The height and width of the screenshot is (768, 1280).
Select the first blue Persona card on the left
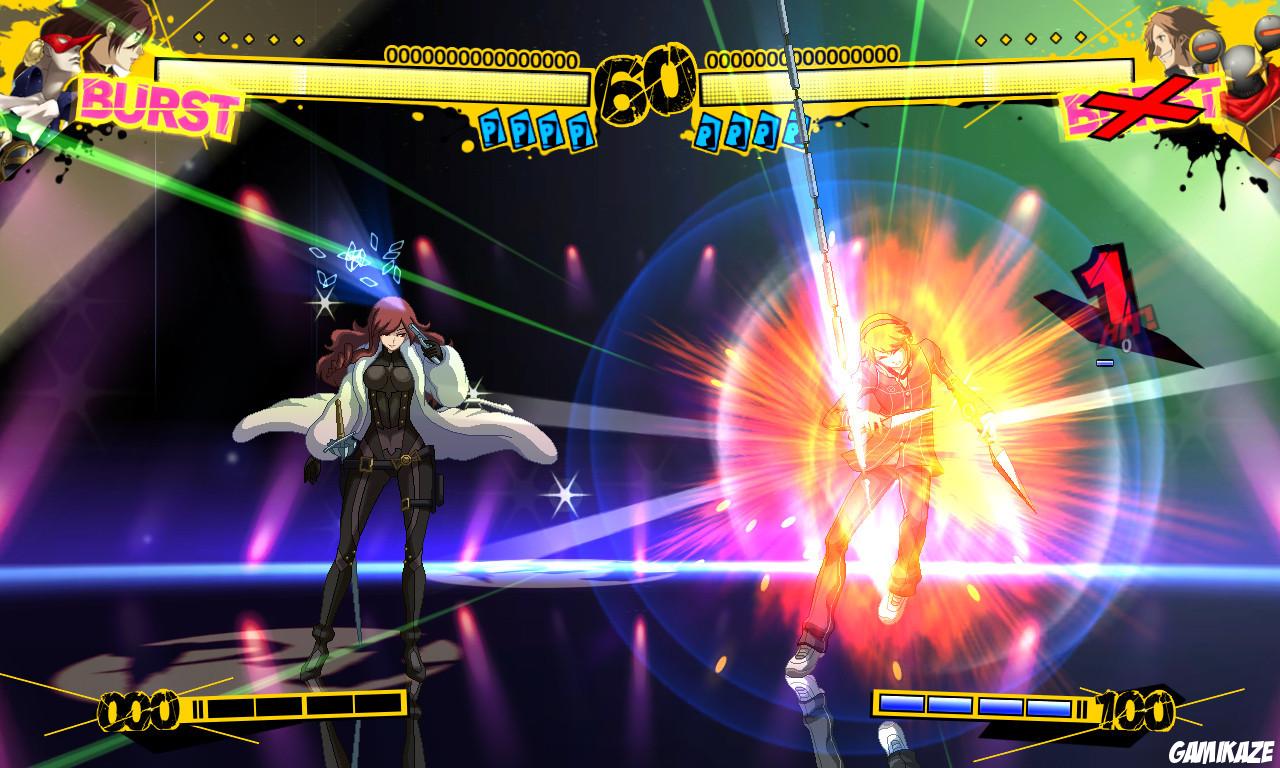pyautogui.click(x=490, y=130)
